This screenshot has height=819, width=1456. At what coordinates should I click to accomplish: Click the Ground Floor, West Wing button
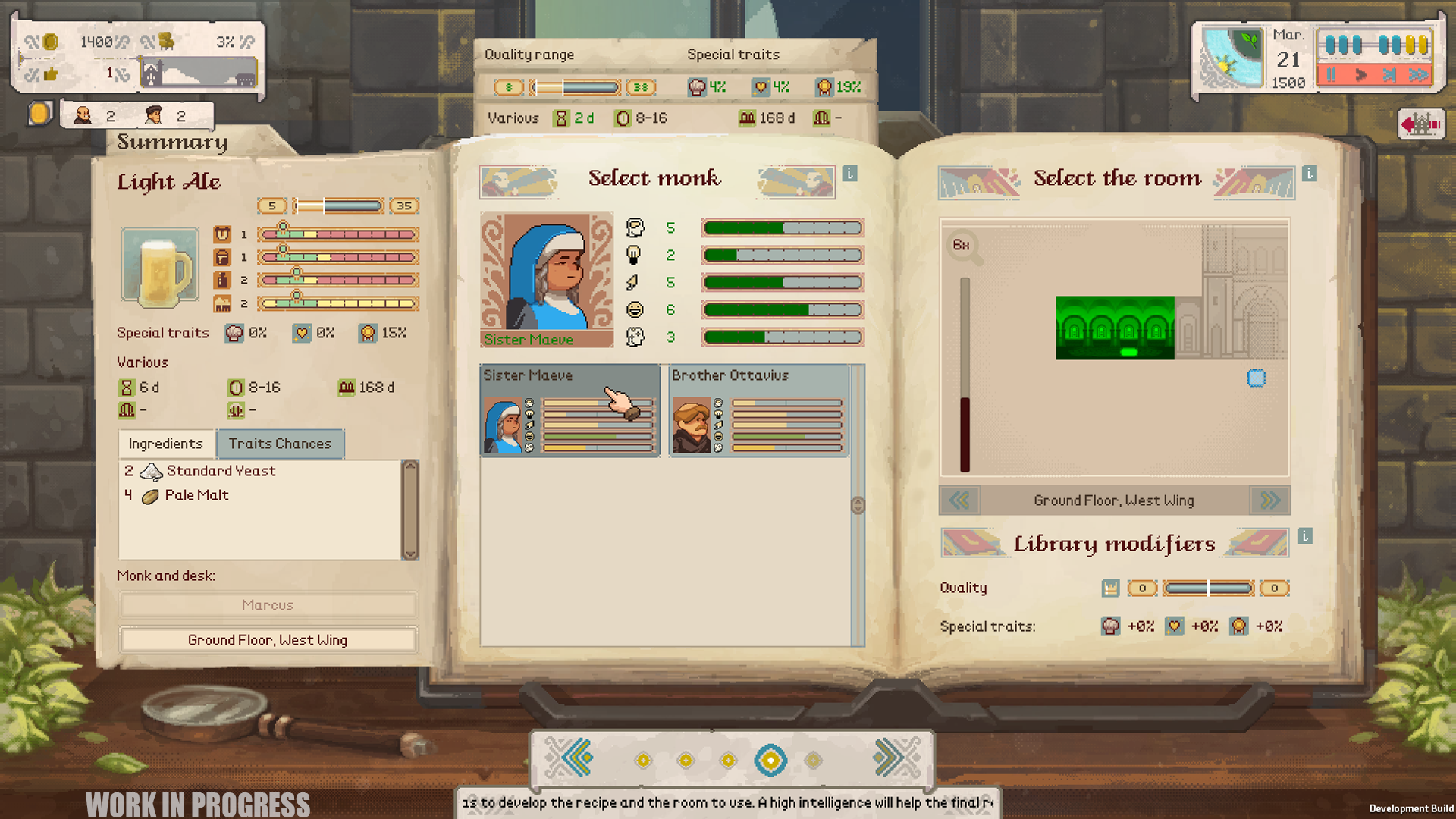[267, 639]
